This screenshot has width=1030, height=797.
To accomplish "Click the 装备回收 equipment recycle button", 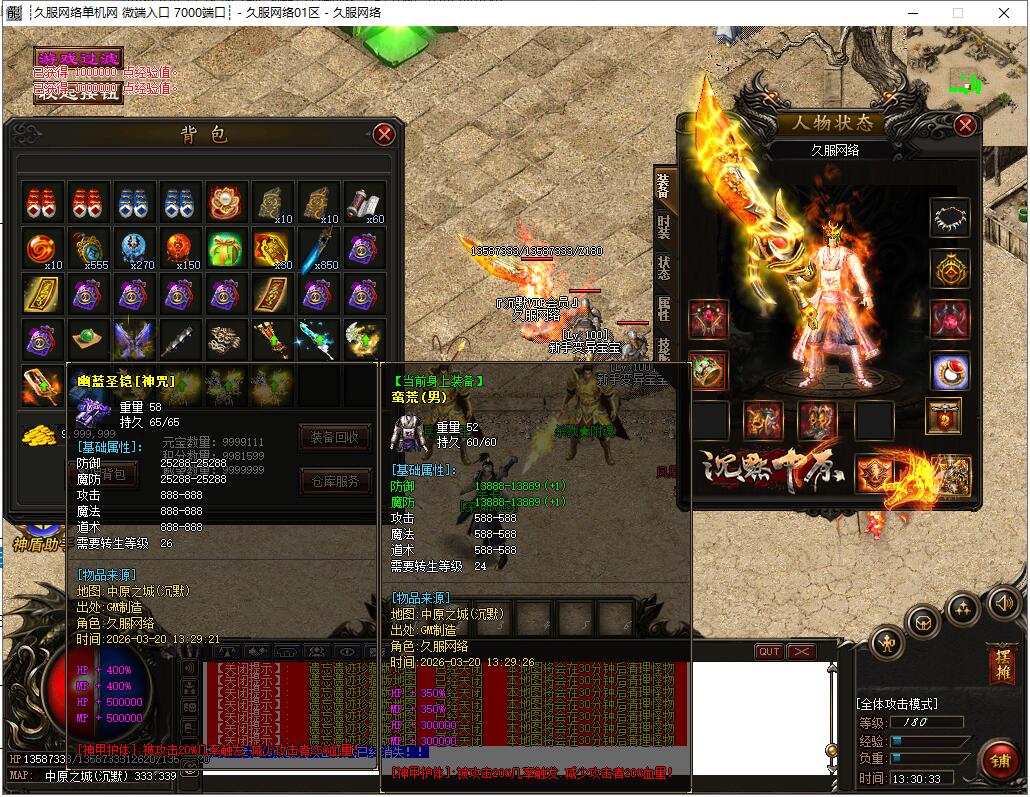I will (335, 437).
